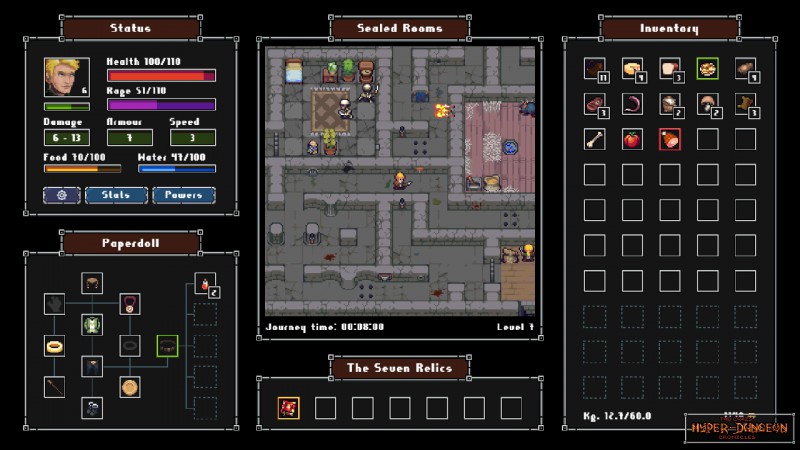Click the red potion quick slot

(205, 286)
